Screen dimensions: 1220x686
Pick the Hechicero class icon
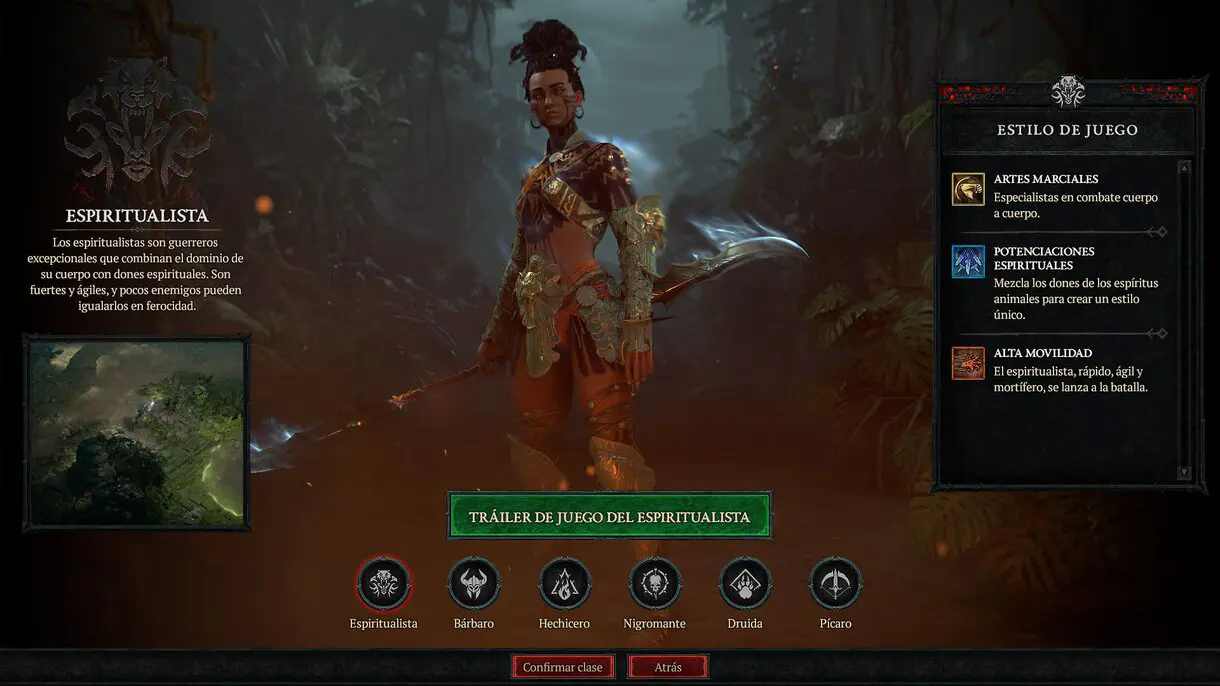(x=565, y=583)
